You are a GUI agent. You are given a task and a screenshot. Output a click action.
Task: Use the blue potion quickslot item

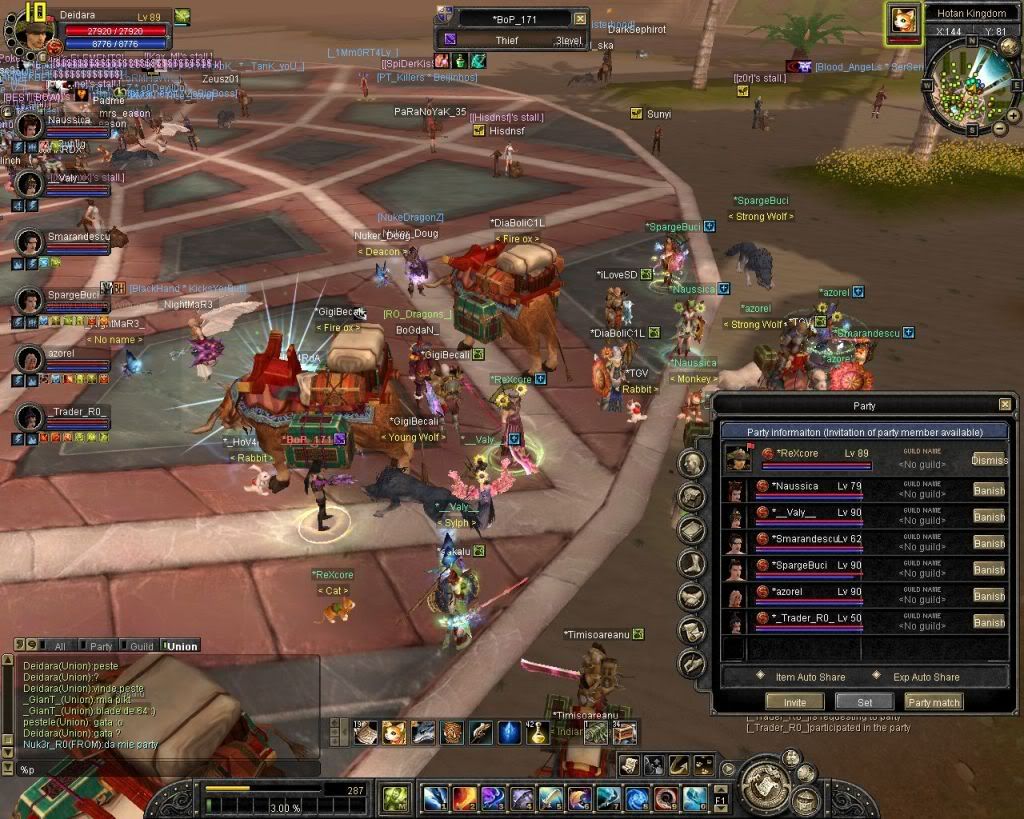pyautogui.click(x=509, y=733)
